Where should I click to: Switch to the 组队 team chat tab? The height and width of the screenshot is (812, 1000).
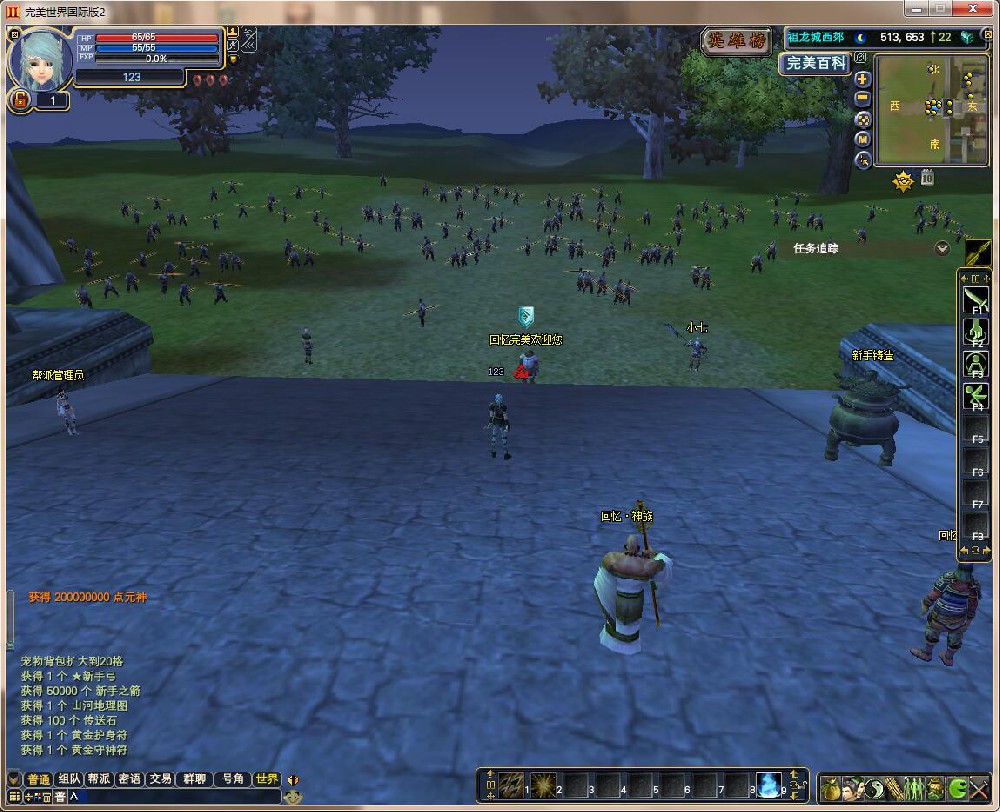[69, 779]
